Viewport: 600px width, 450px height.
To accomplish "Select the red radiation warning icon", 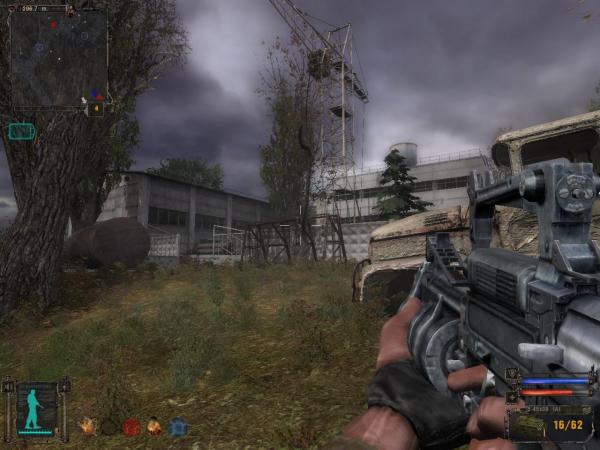I will (132, 427).
